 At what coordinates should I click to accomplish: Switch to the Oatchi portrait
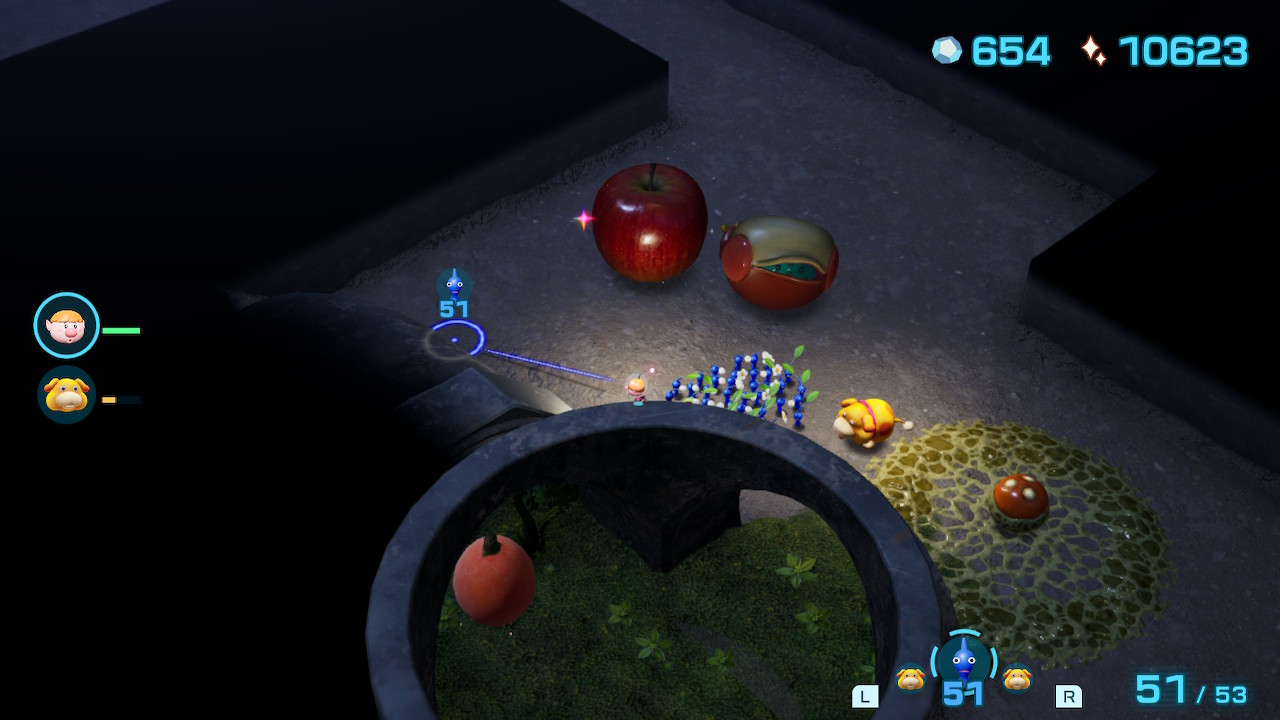(66, 394)
